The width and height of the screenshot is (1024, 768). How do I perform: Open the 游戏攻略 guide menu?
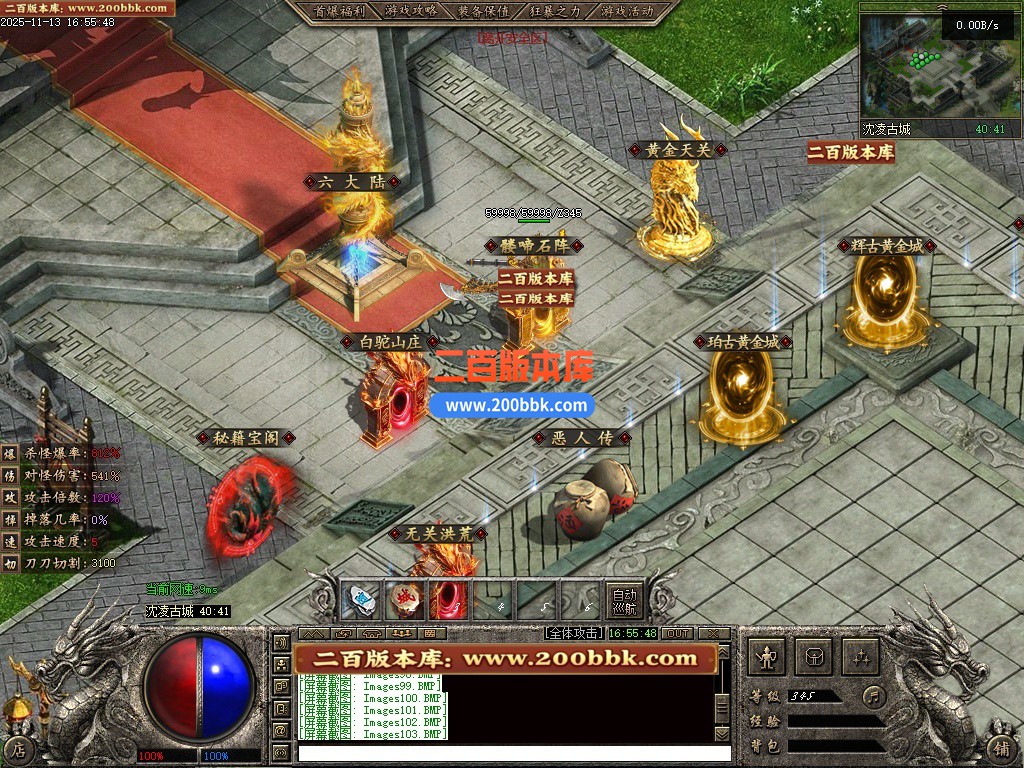[410, 11]
